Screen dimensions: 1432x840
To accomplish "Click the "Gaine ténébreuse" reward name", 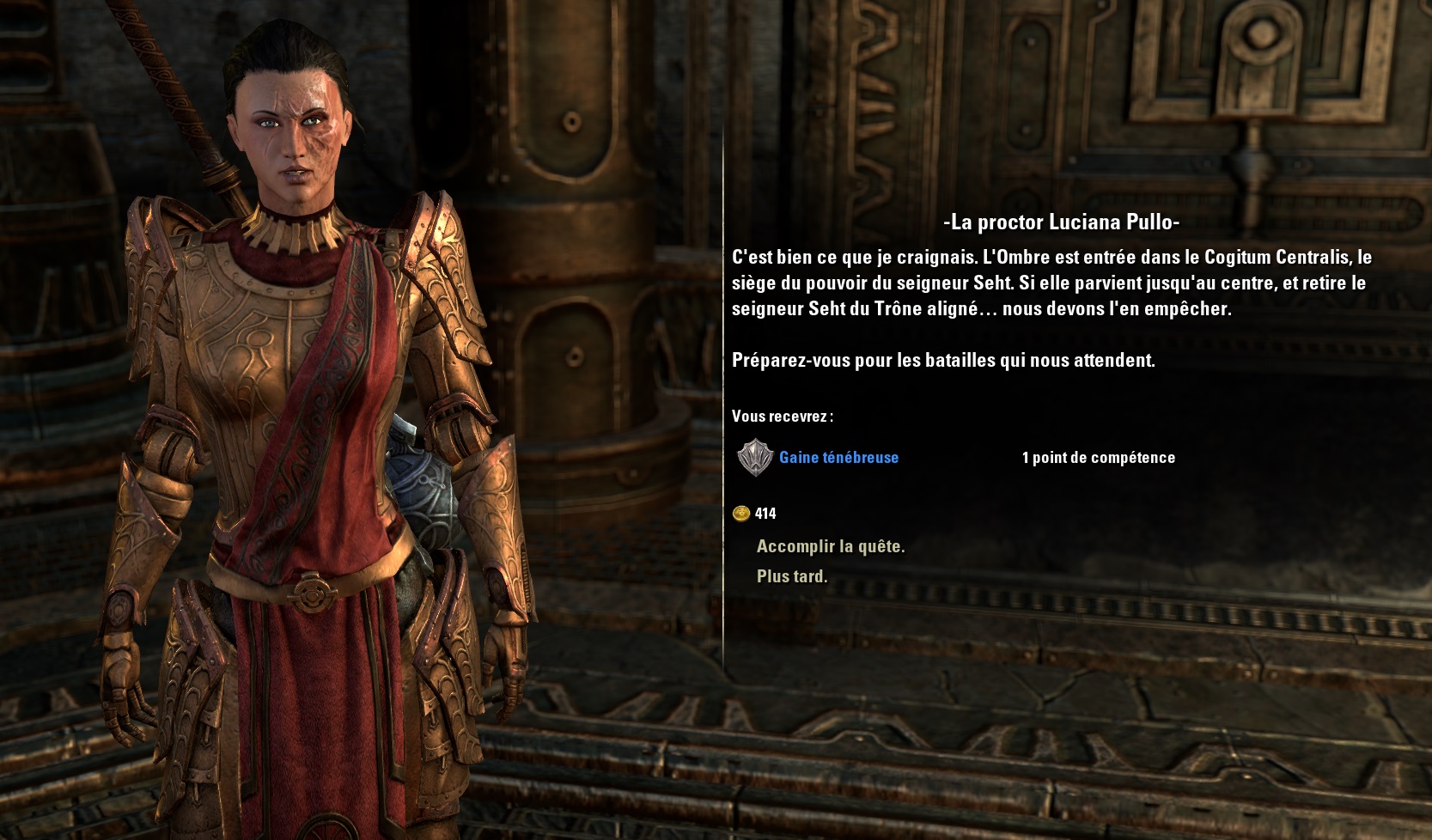I will [838, 458].
